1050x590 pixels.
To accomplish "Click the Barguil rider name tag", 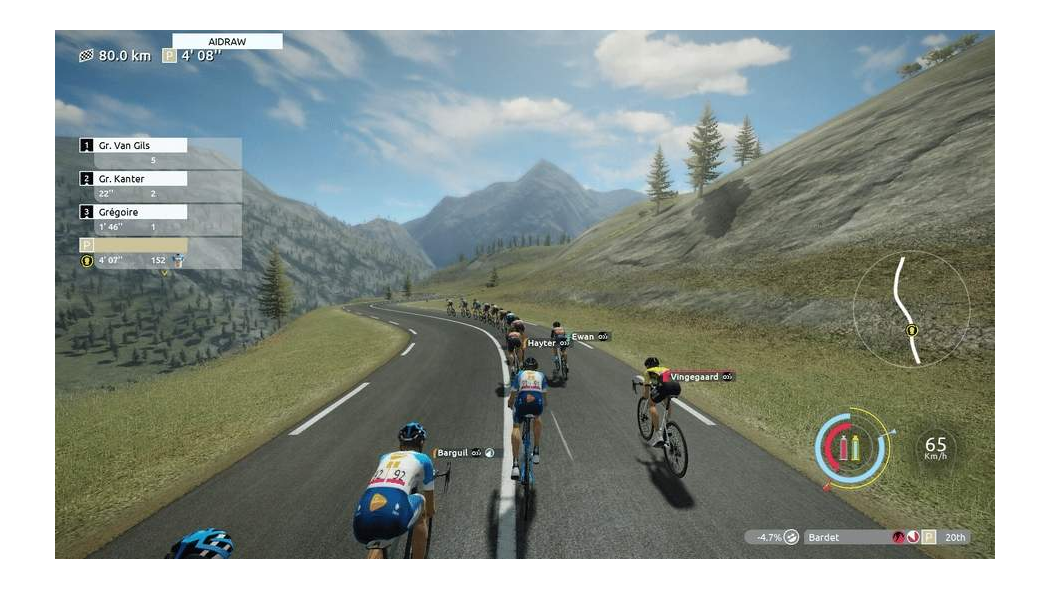I will tap(453, 453).
